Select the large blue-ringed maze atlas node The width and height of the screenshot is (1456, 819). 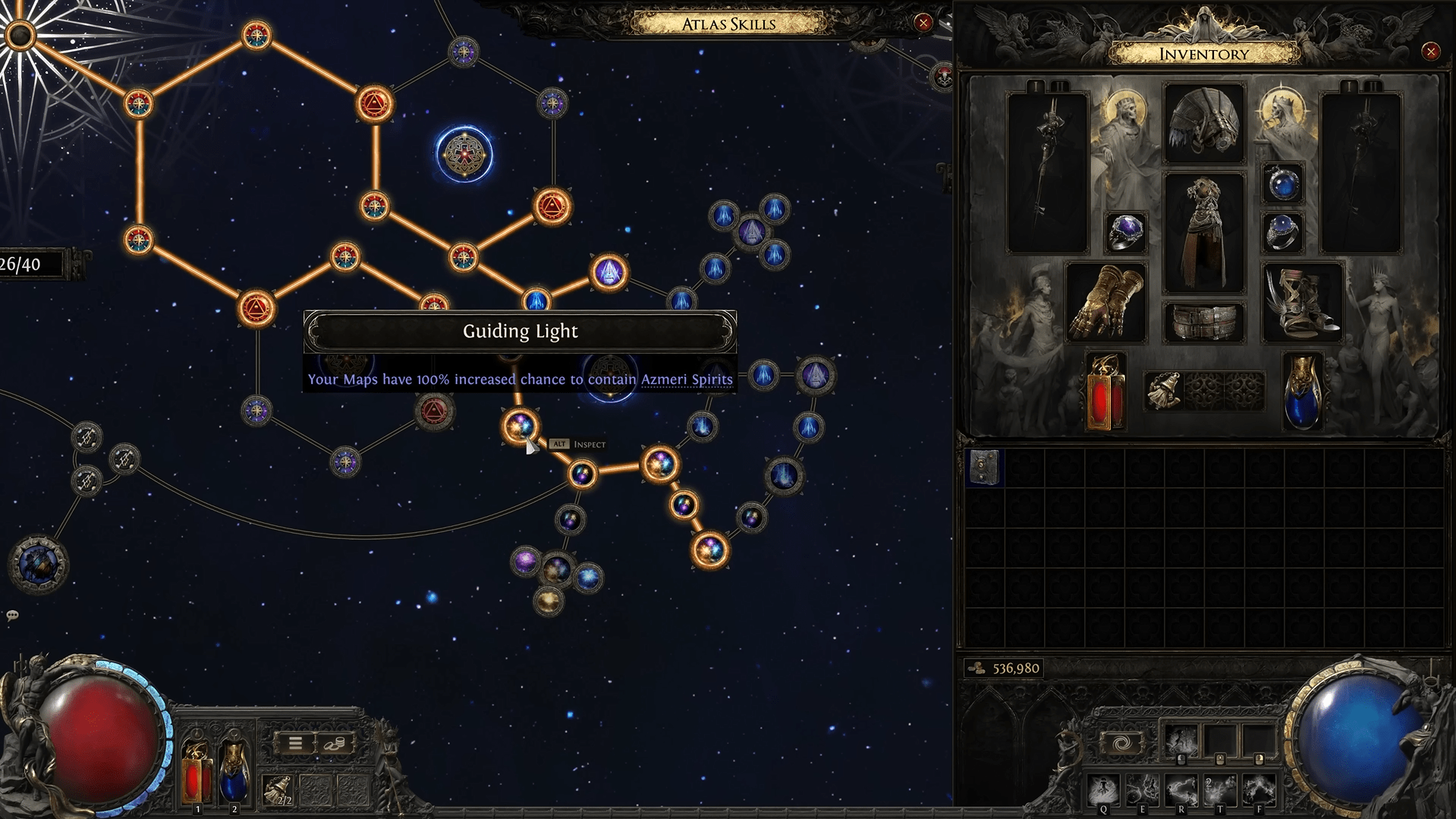click(464, 154)
